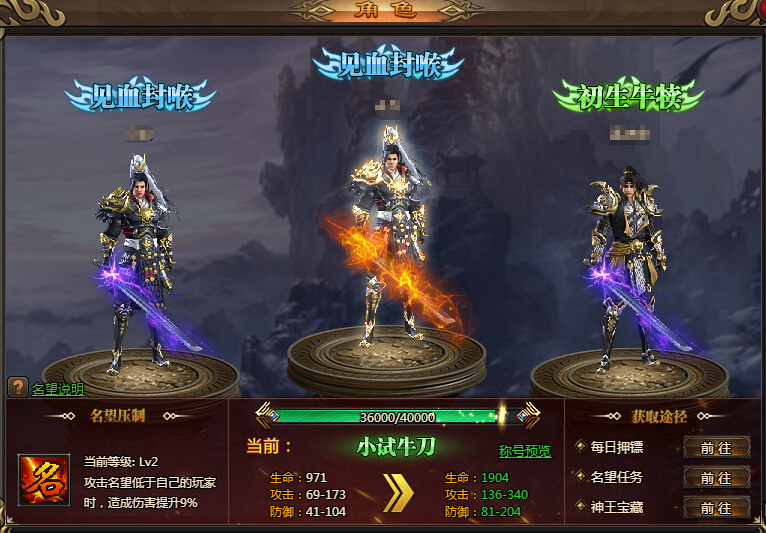Viewport: 766px width, 533px height.
Task: Click 前往 next to 名望任务
Action: click(716, 478)
